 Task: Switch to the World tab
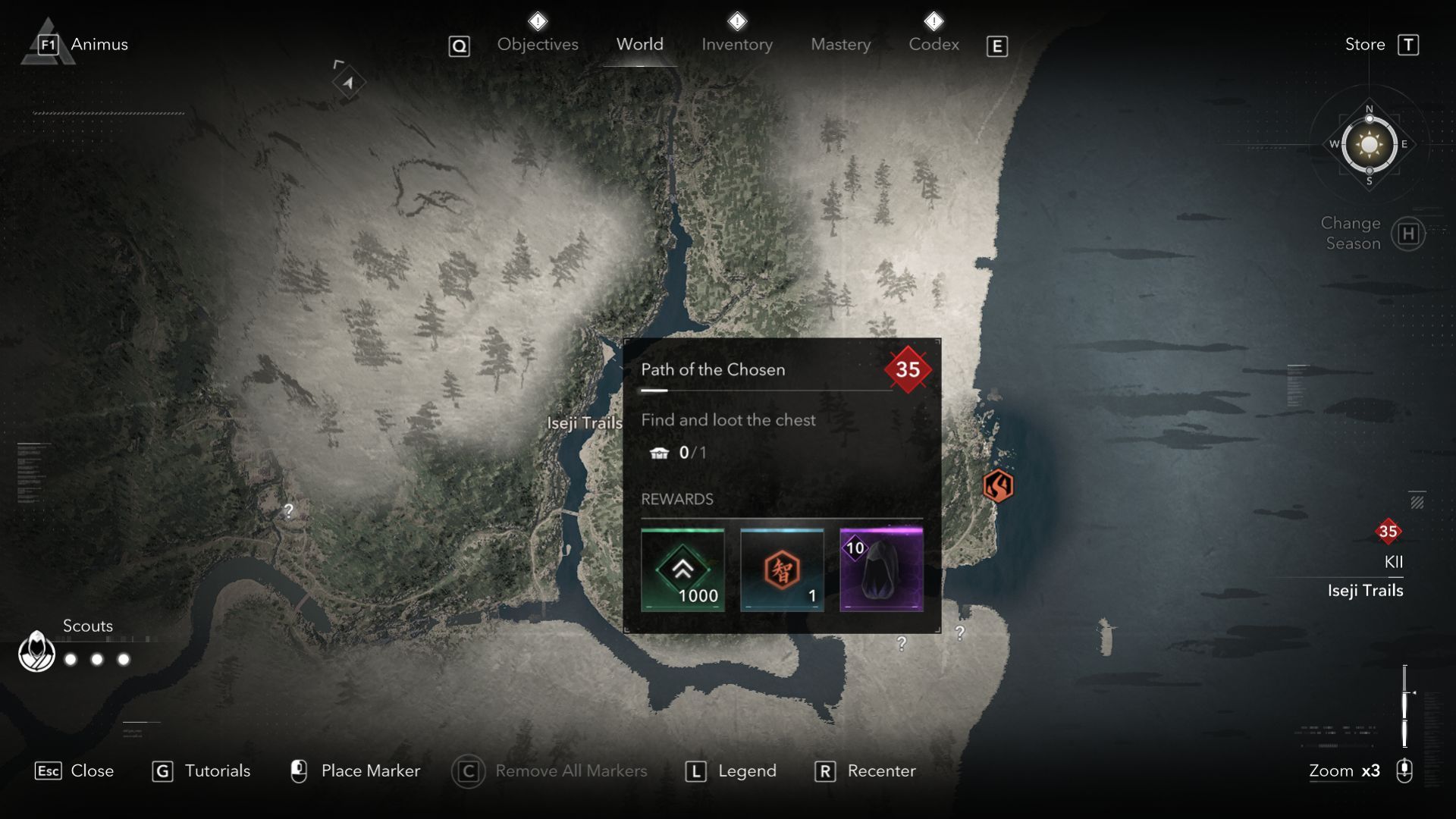(x=639, y=44)
